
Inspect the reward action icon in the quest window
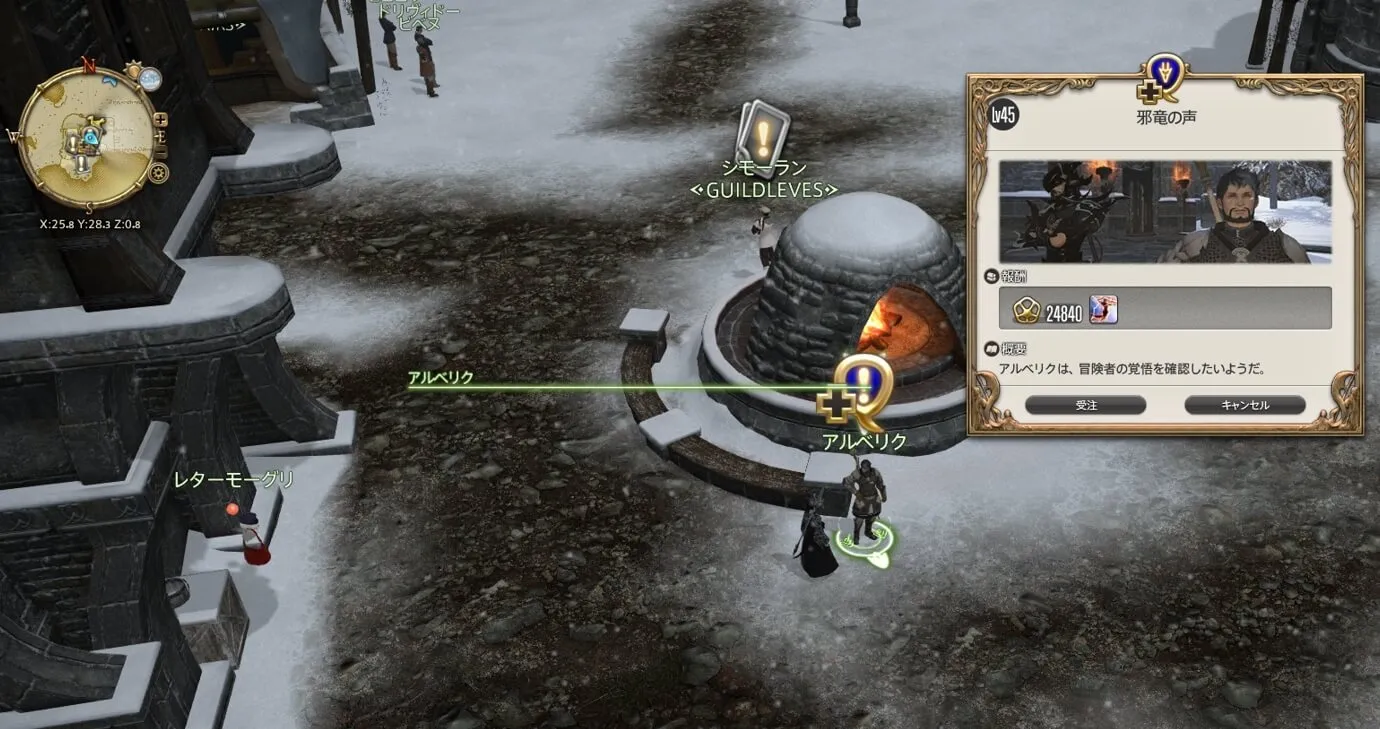coord(1103,310)
